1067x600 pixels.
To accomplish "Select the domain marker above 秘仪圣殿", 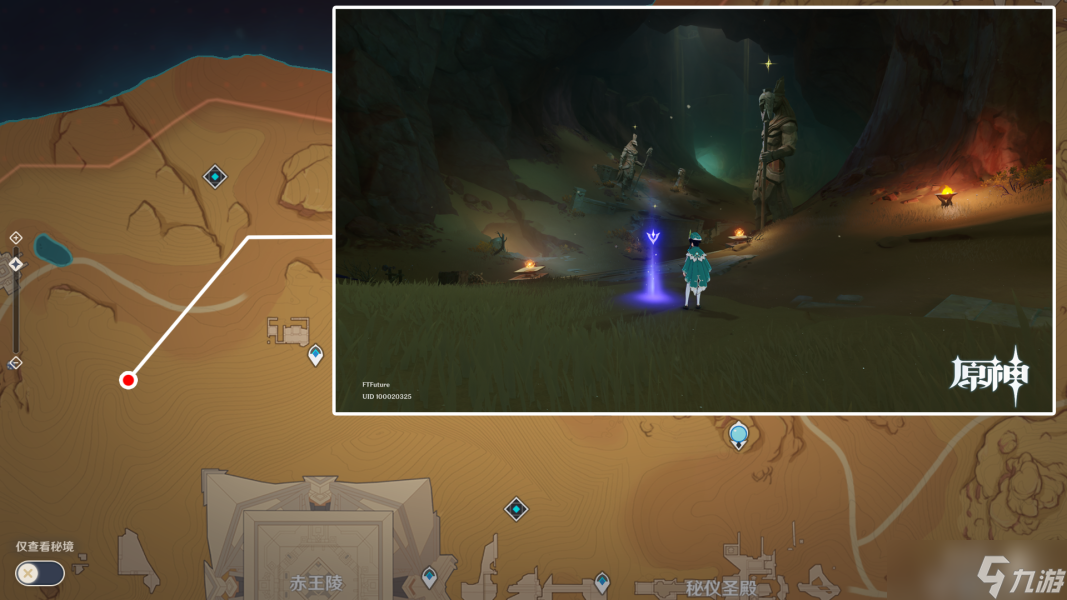I will (516, 509).
